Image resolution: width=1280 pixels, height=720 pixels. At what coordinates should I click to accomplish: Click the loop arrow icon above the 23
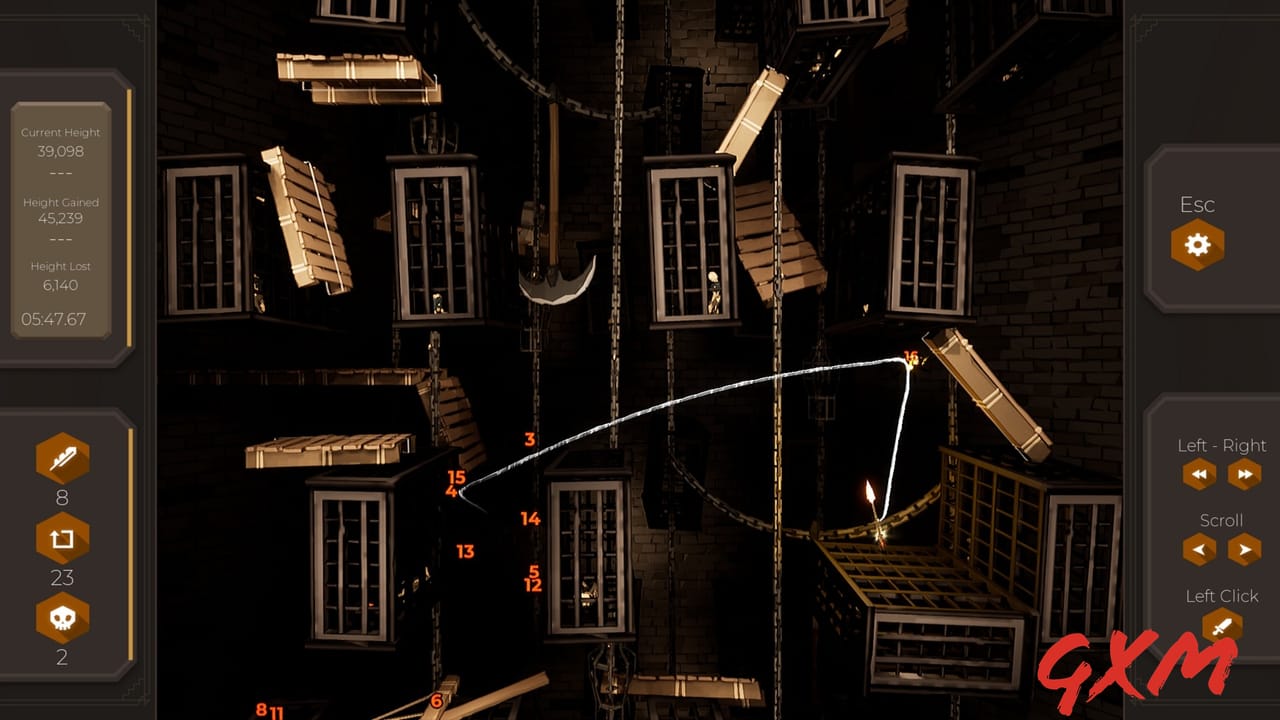pyautogui.click(x=62, y=538)
